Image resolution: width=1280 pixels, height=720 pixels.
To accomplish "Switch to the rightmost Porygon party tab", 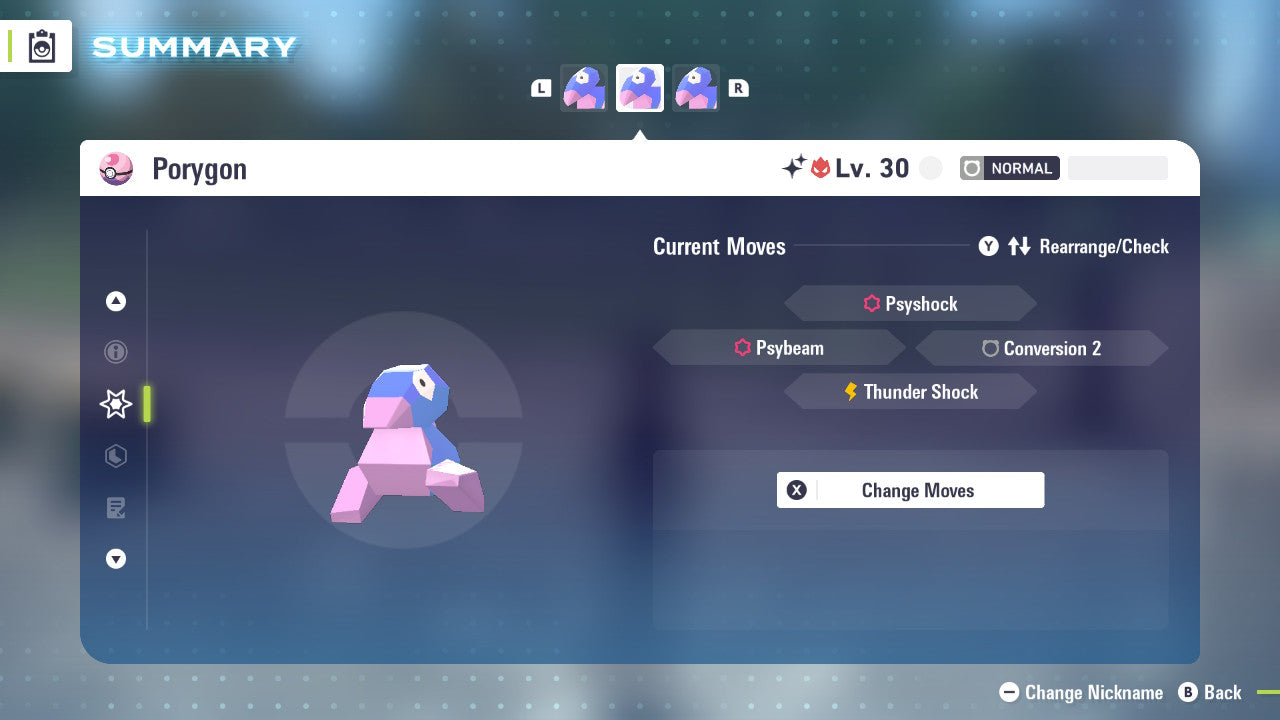I will 697,88.
